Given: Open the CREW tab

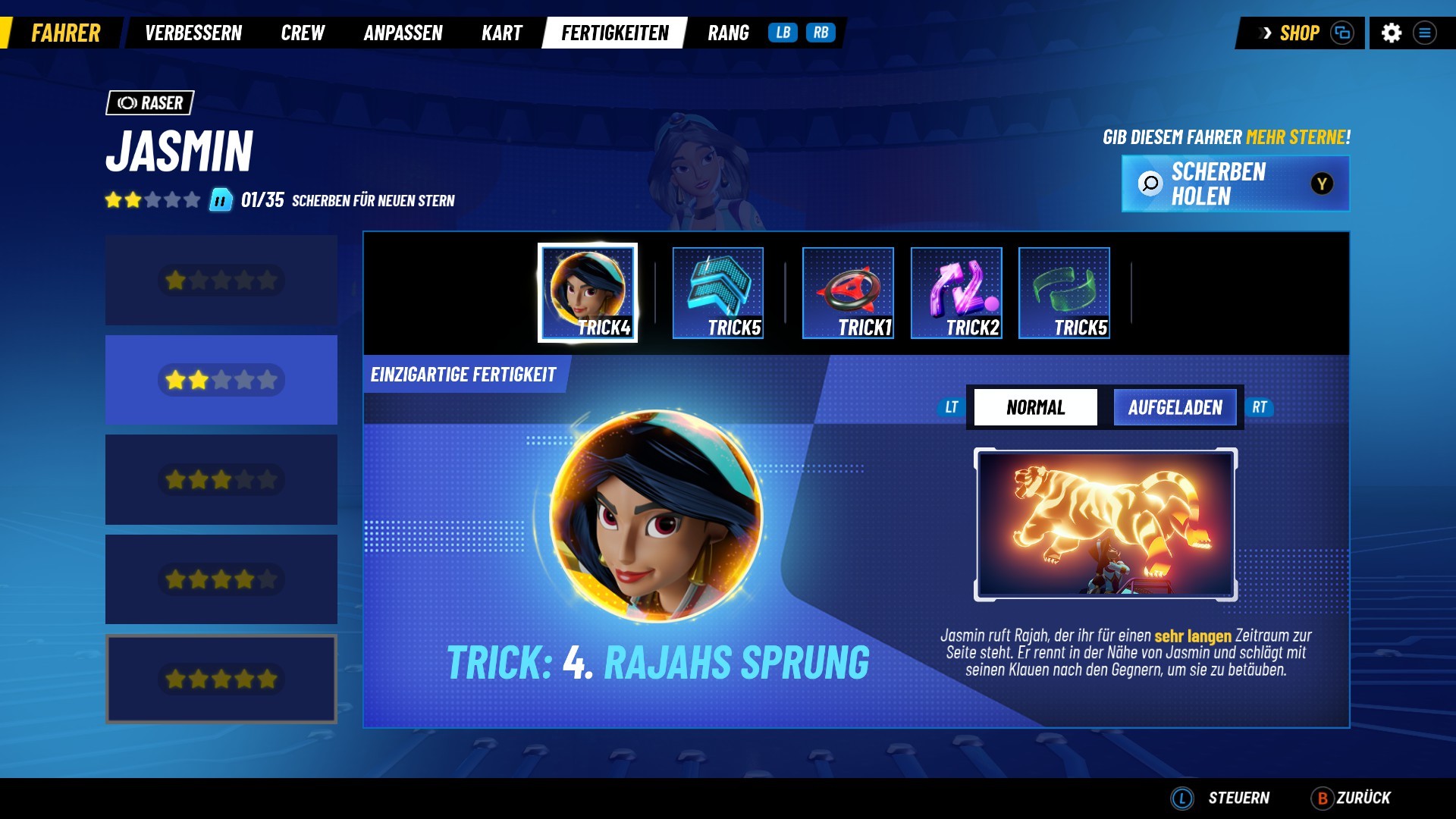Looking at the screenshot, I should click(303, 33).
